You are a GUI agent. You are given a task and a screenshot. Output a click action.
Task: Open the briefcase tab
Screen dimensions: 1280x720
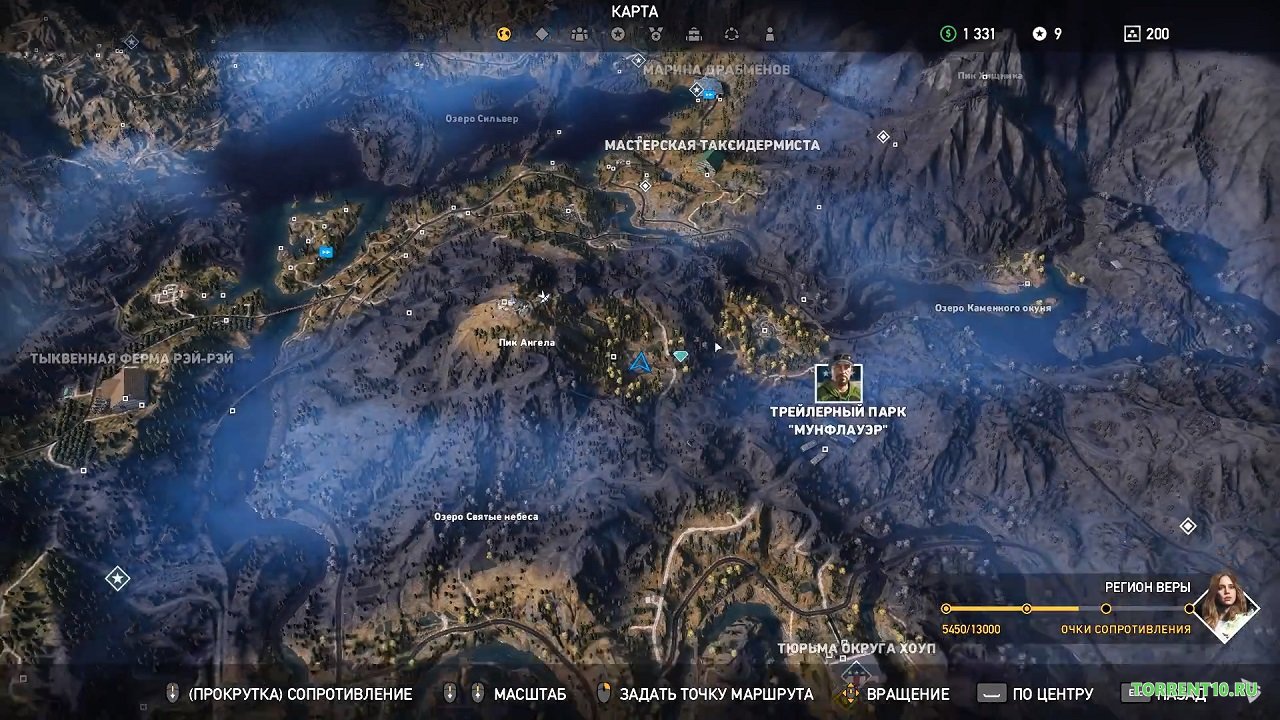tap(694, 34)
